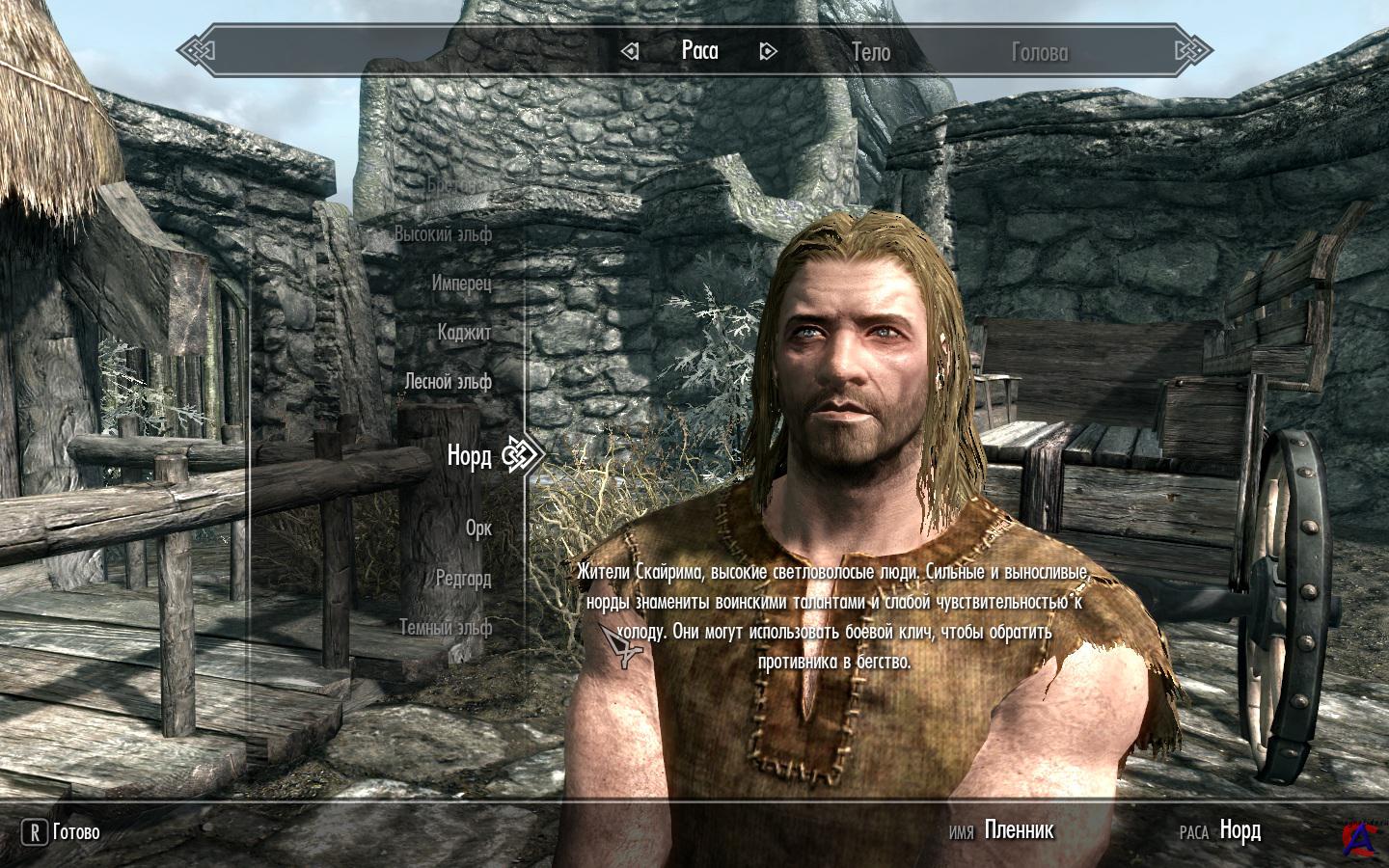The height and width of the screenshot is (868, 1389).
Task: Select the Раса tab
Action: pyautogui.click(x=699, y=50)
